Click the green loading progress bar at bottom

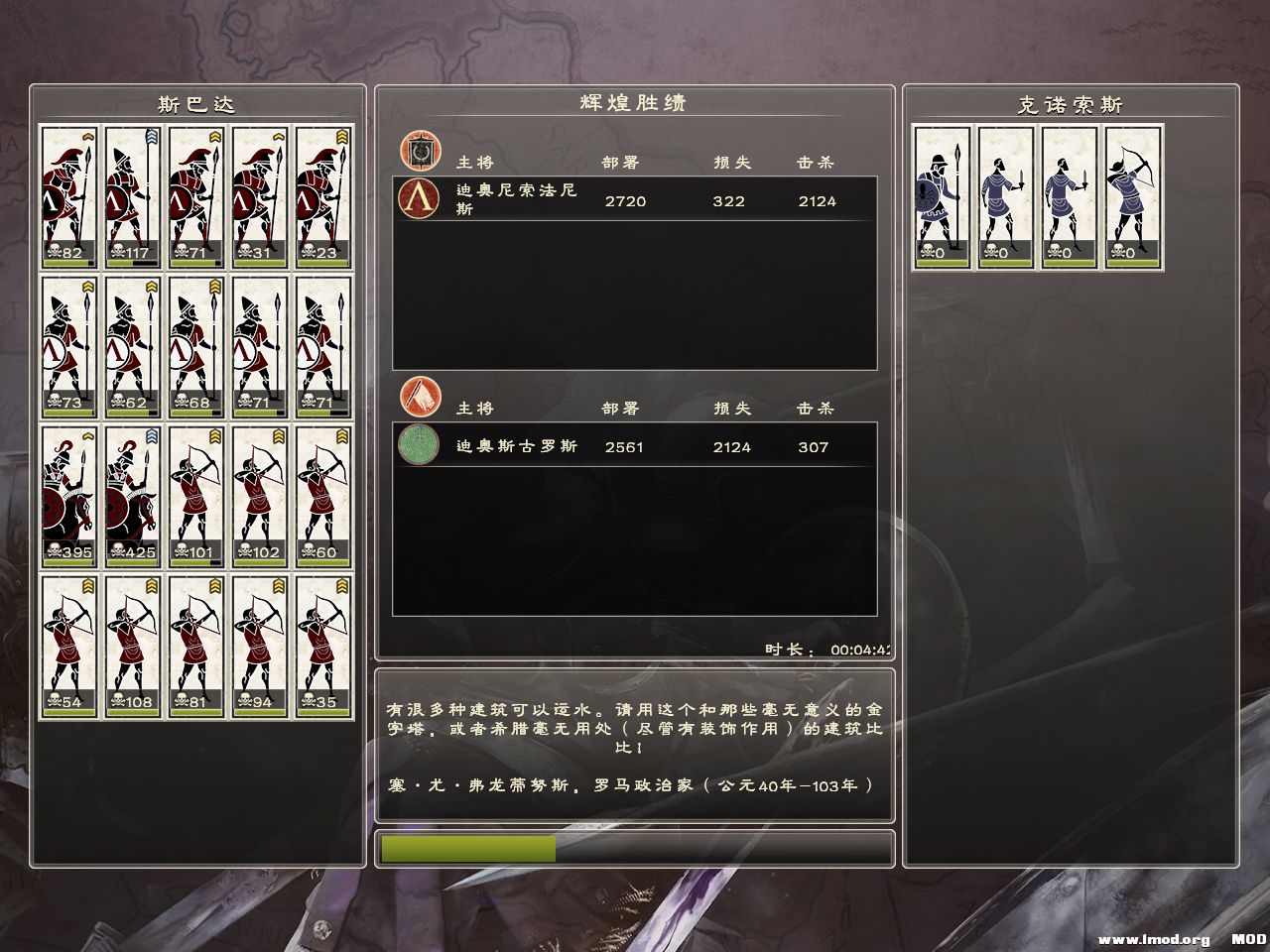466,849
